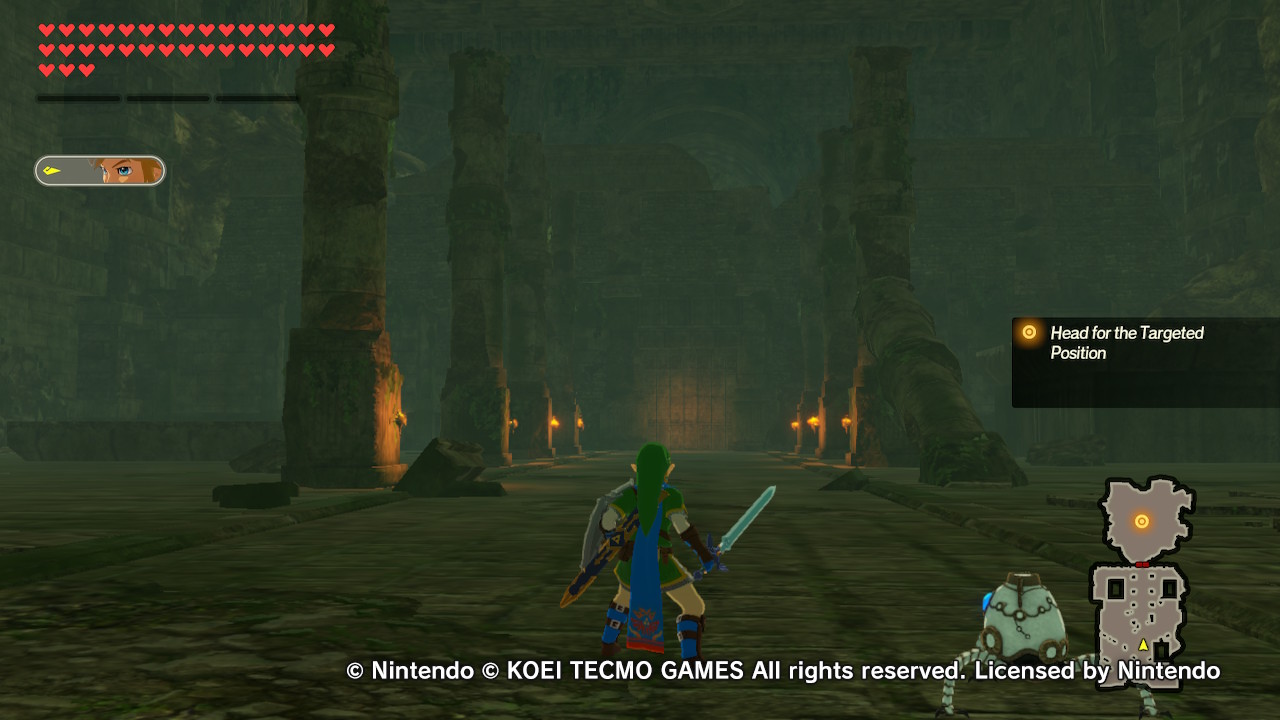Click the objective target icon in the banner

tap(1027, 333)
